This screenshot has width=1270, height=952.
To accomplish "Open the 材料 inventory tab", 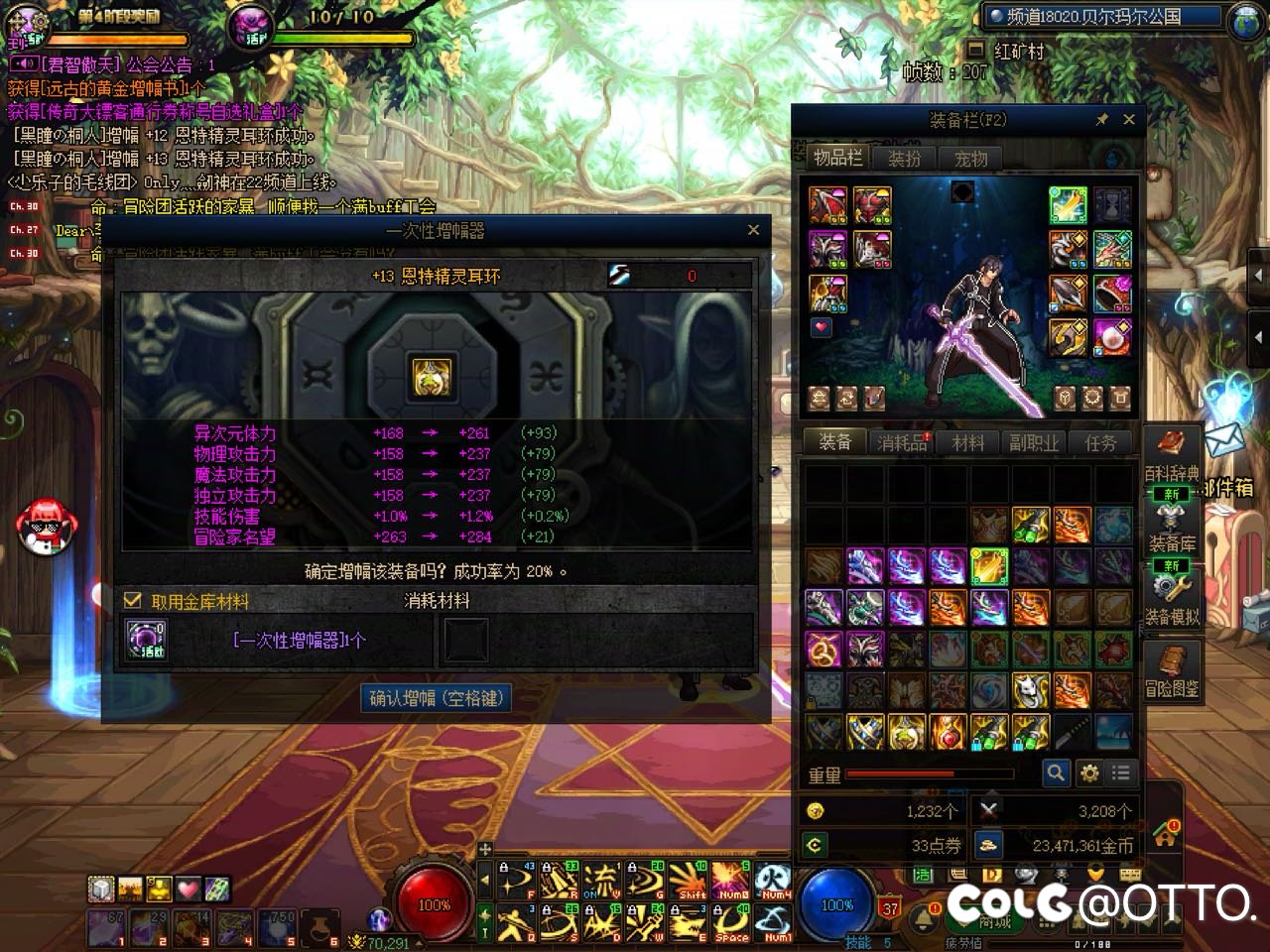I will pos(968,443).
